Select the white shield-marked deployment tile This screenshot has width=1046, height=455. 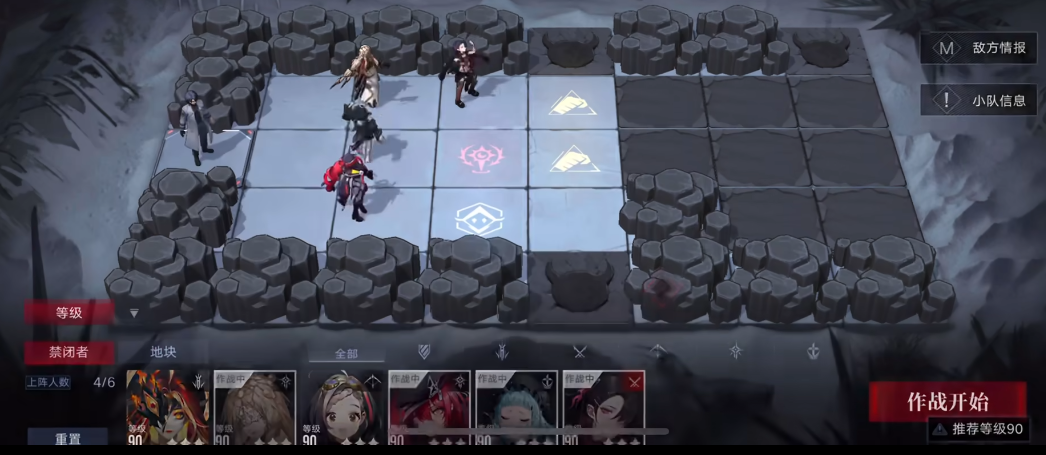coord(478,219)
